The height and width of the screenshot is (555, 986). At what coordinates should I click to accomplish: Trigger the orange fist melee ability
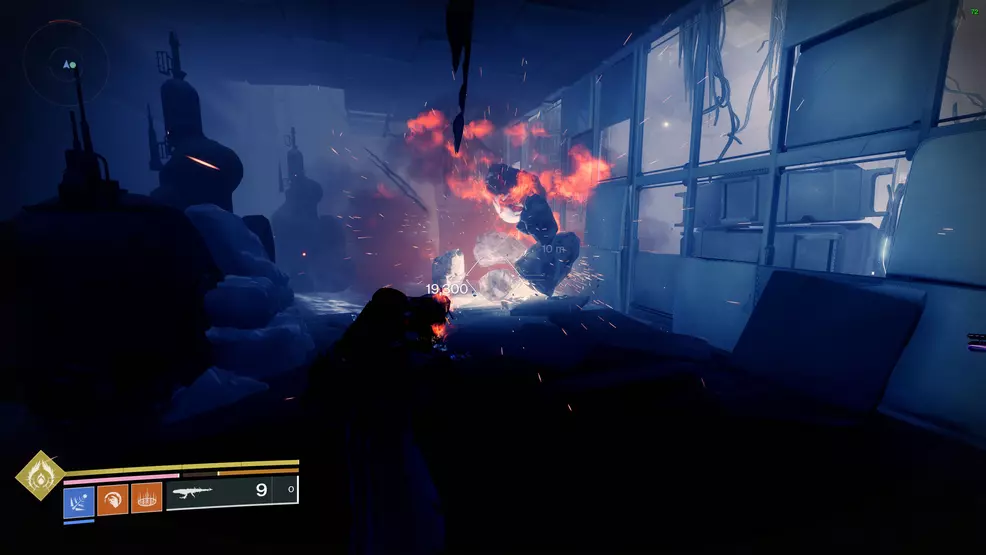tap(113, 498)
